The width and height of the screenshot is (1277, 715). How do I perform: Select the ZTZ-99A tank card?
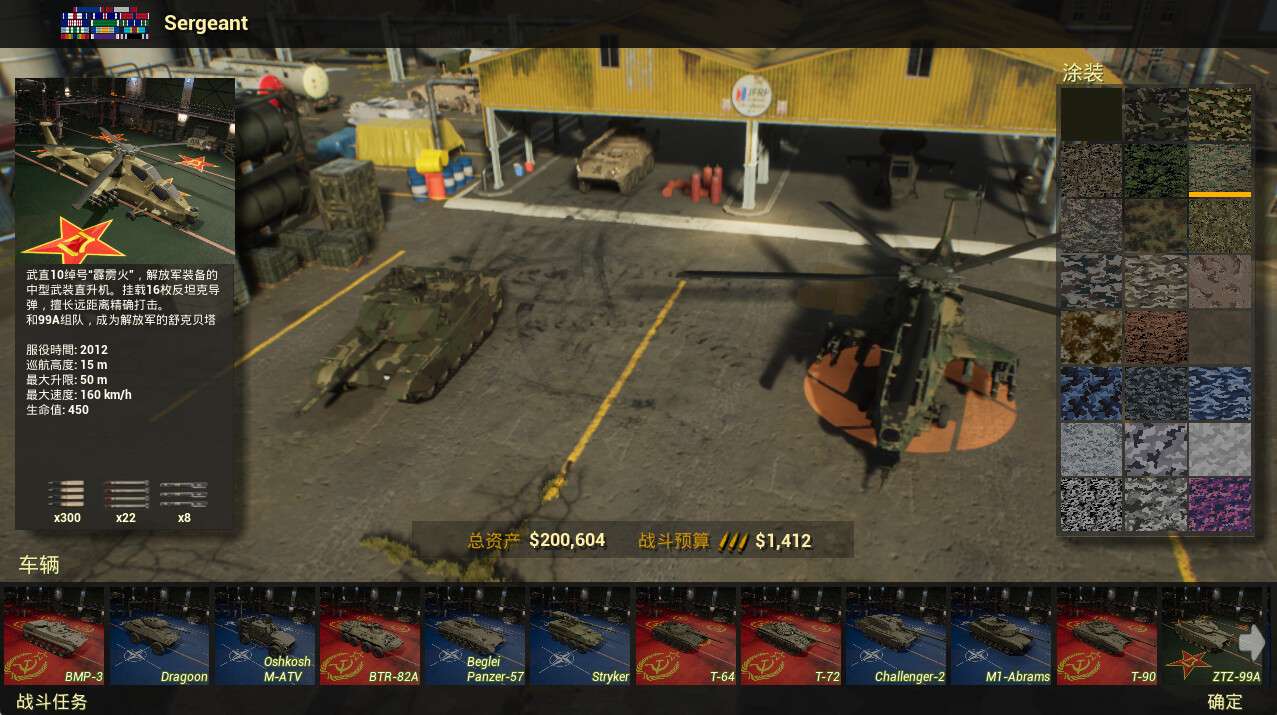pos(1205,636)
